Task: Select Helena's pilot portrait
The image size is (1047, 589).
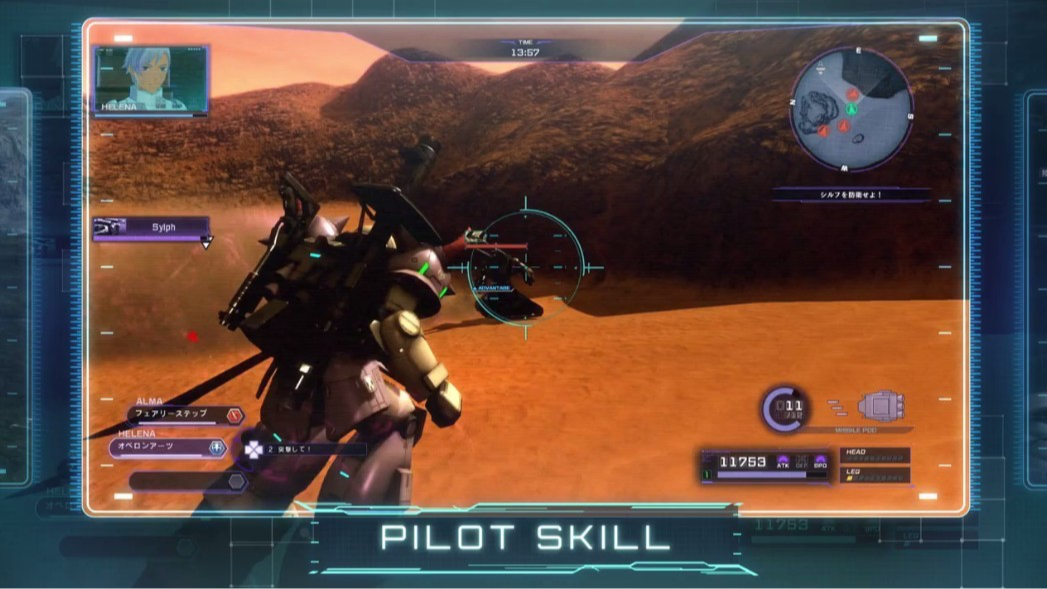Action: (152, 80)
